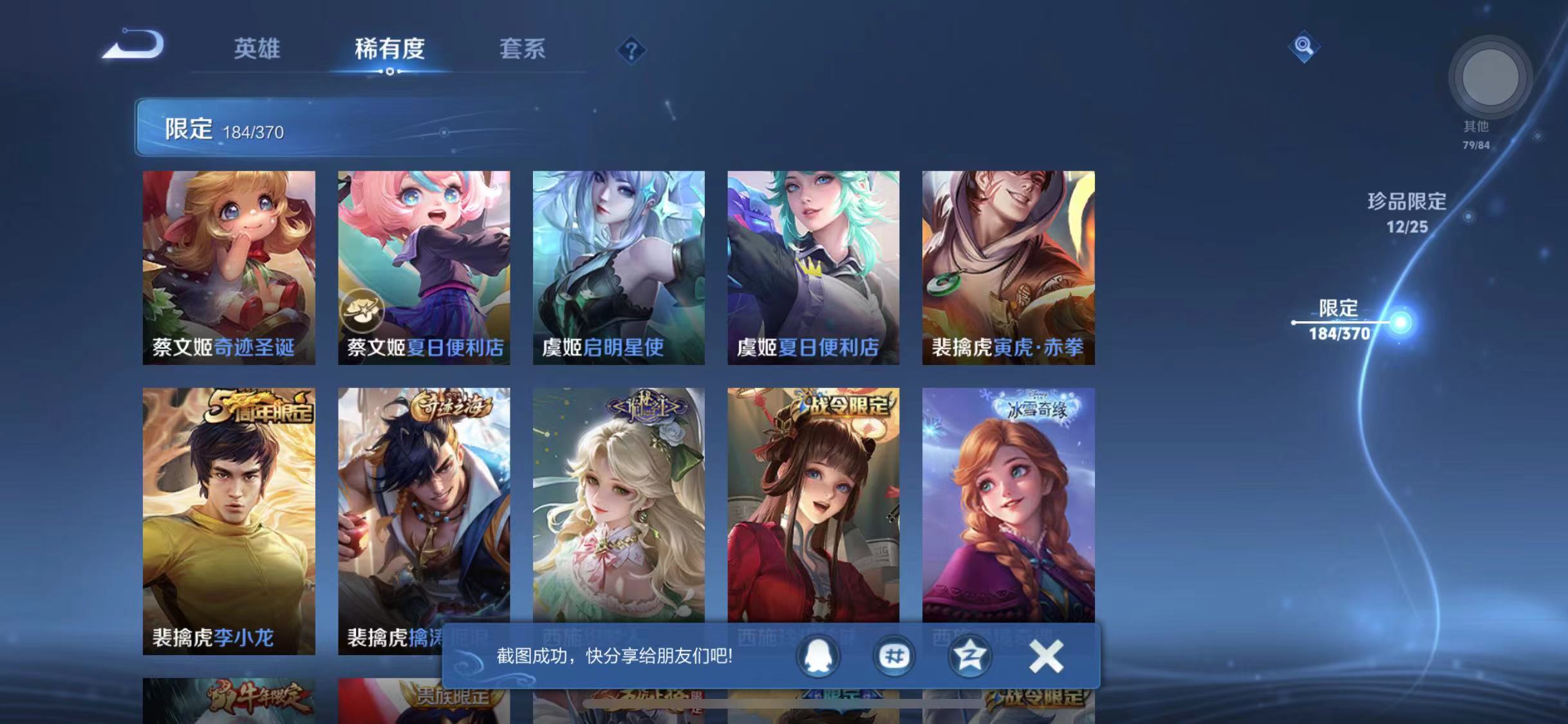This screenshot has height=724, width=1568.
Task: Switch to the 英雄 tab
Action: point(258,49)
